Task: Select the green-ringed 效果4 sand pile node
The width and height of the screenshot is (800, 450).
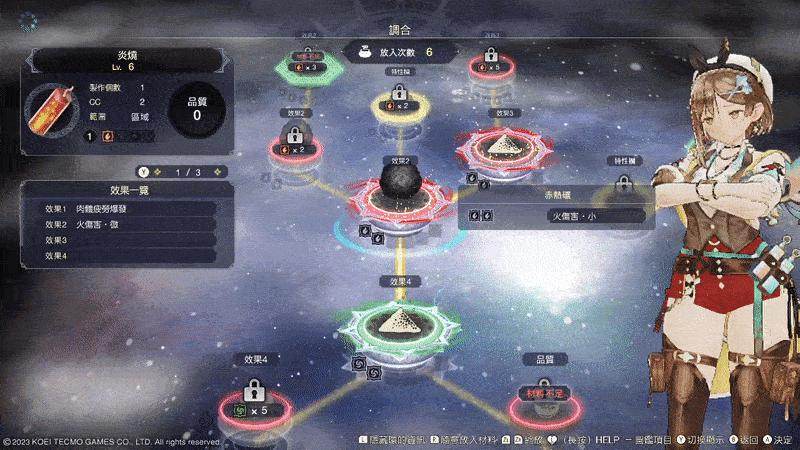Action: tap(399, 321)
